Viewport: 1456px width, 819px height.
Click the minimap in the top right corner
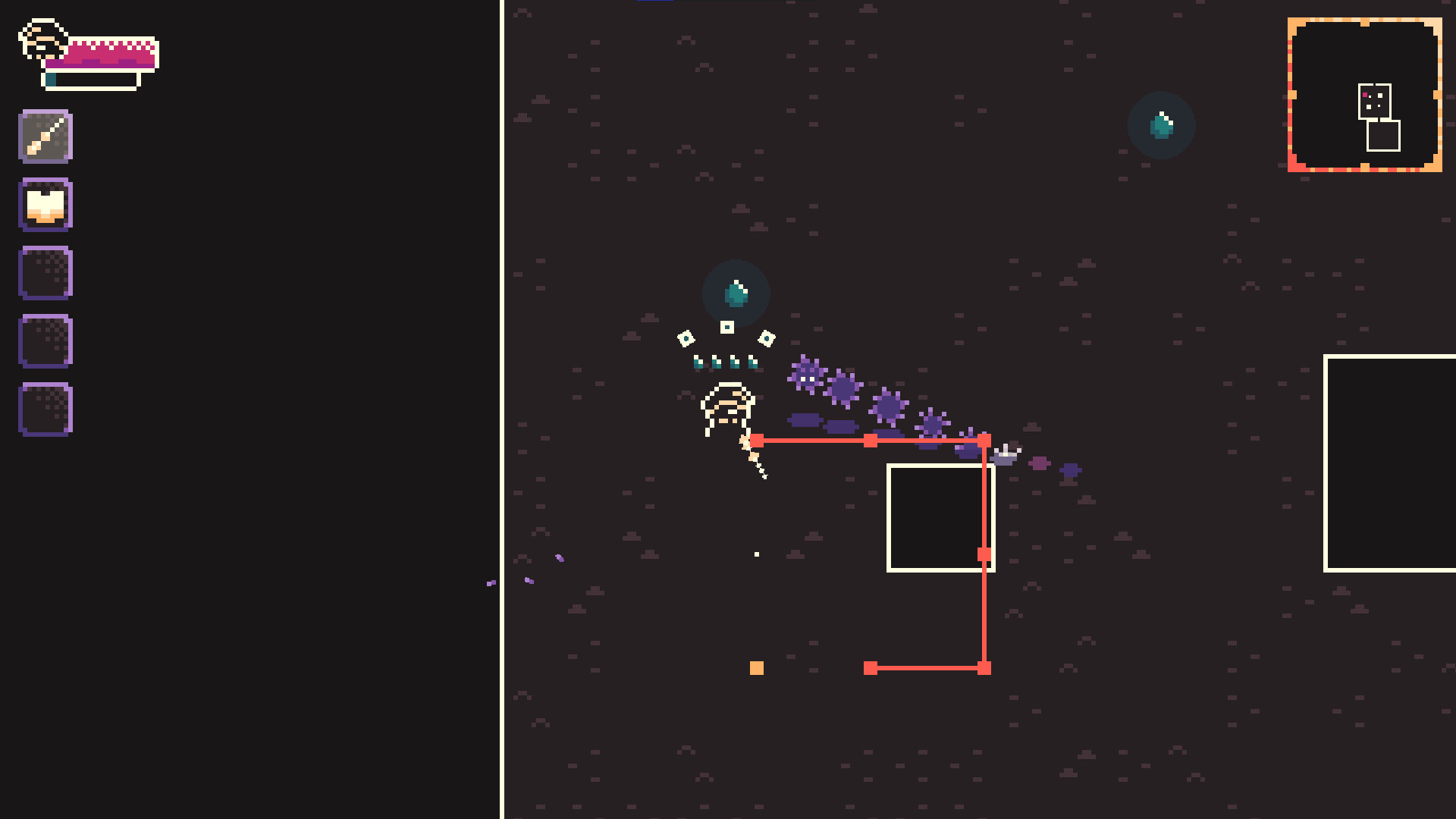pos(1363,97)
